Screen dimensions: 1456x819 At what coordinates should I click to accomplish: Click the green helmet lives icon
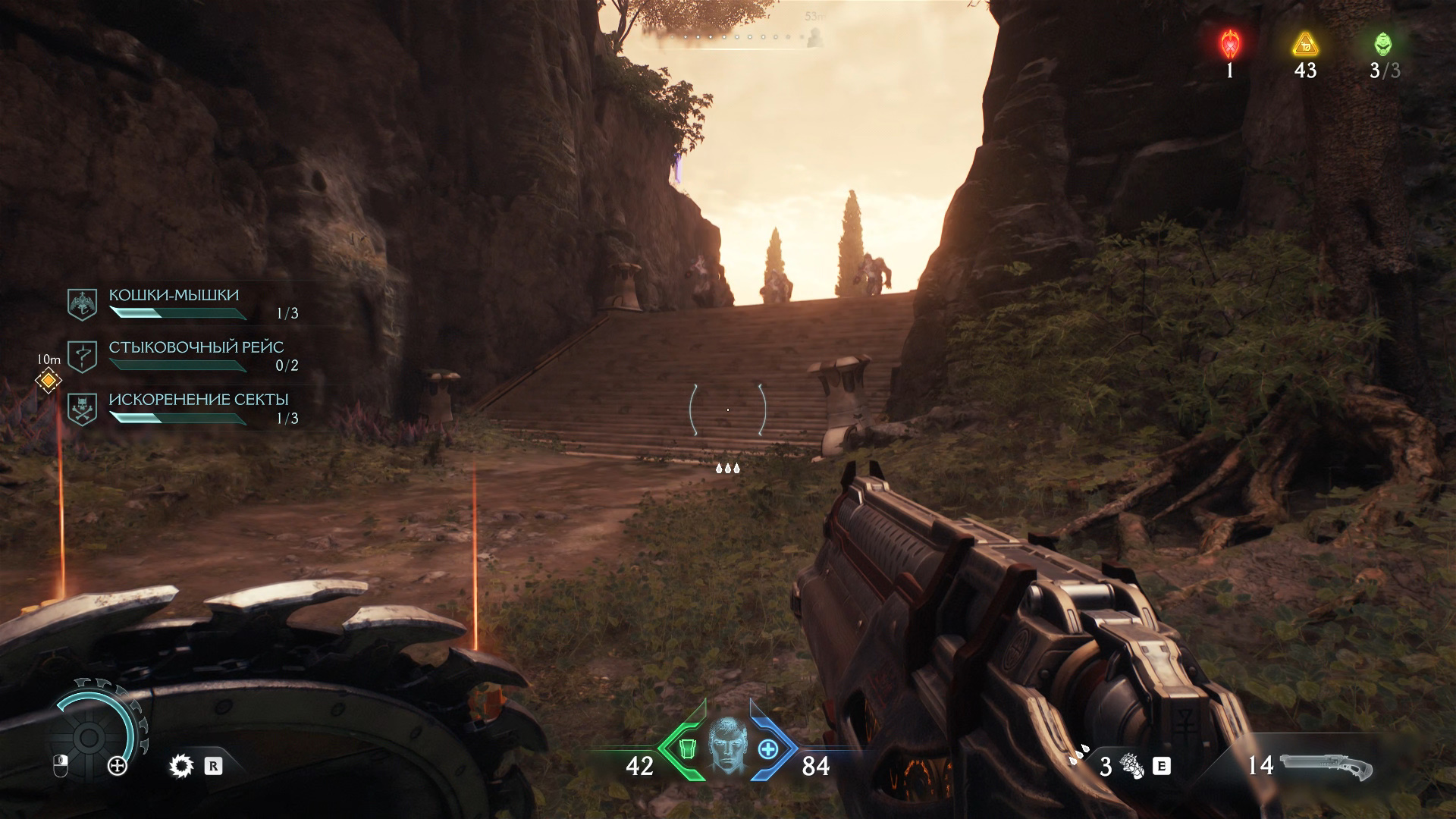[x=1383, y=45]
